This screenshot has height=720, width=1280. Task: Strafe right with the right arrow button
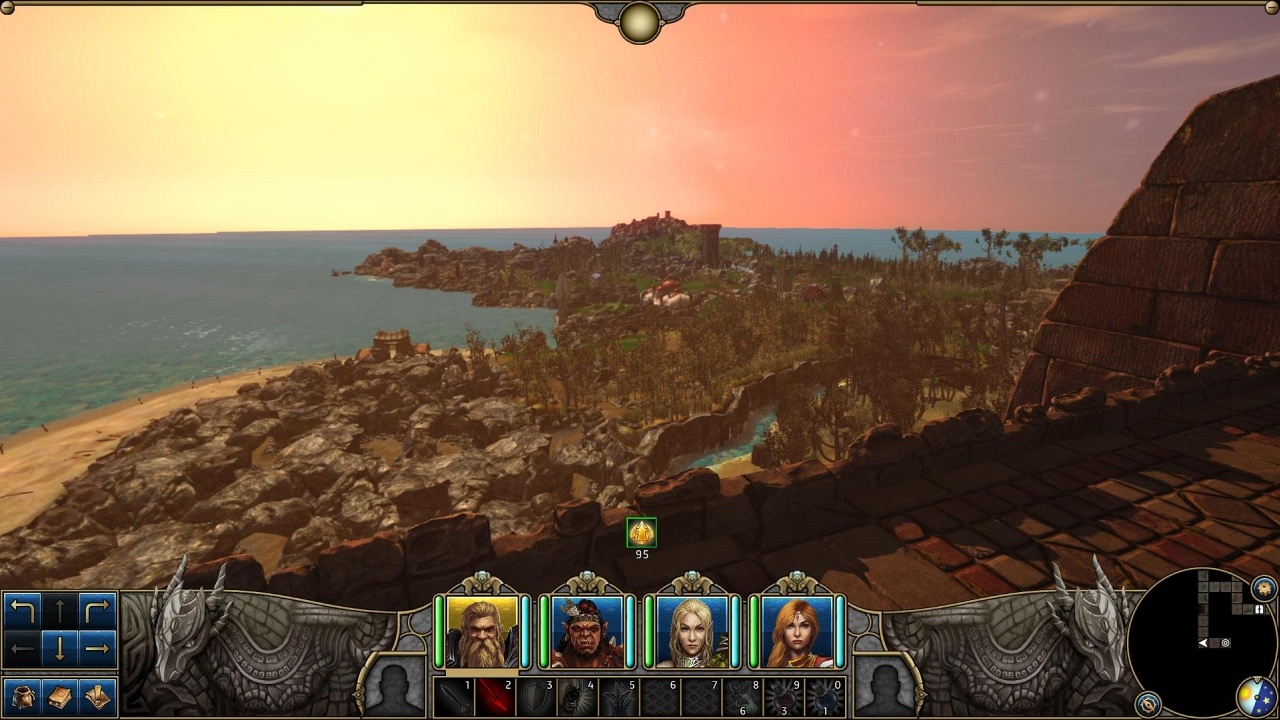click(x=97, y=649)
